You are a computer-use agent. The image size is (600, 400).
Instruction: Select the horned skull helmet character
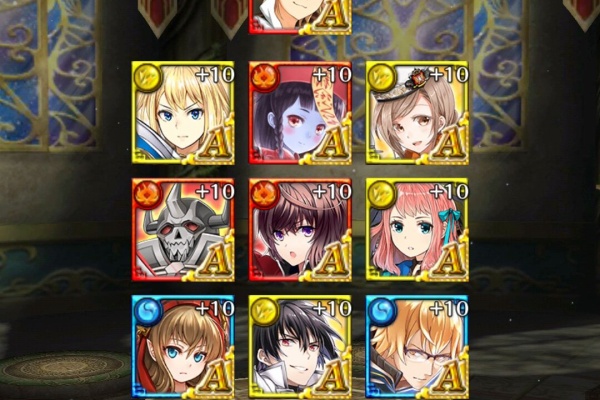[x=183, y=229]
